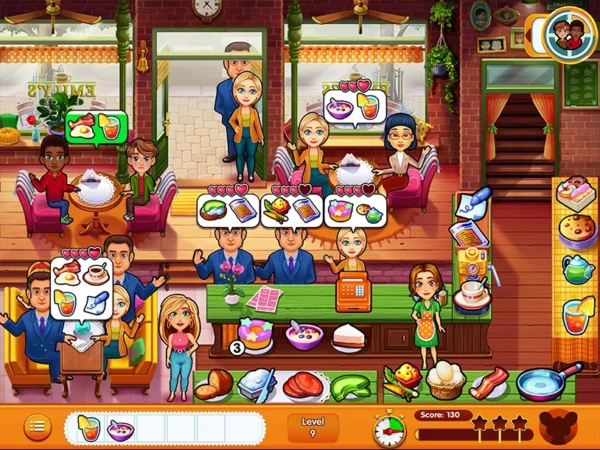This screenshot has width=600, height=450.
Task: Grab the coffee cup from the machine
Action: [469, 294]
